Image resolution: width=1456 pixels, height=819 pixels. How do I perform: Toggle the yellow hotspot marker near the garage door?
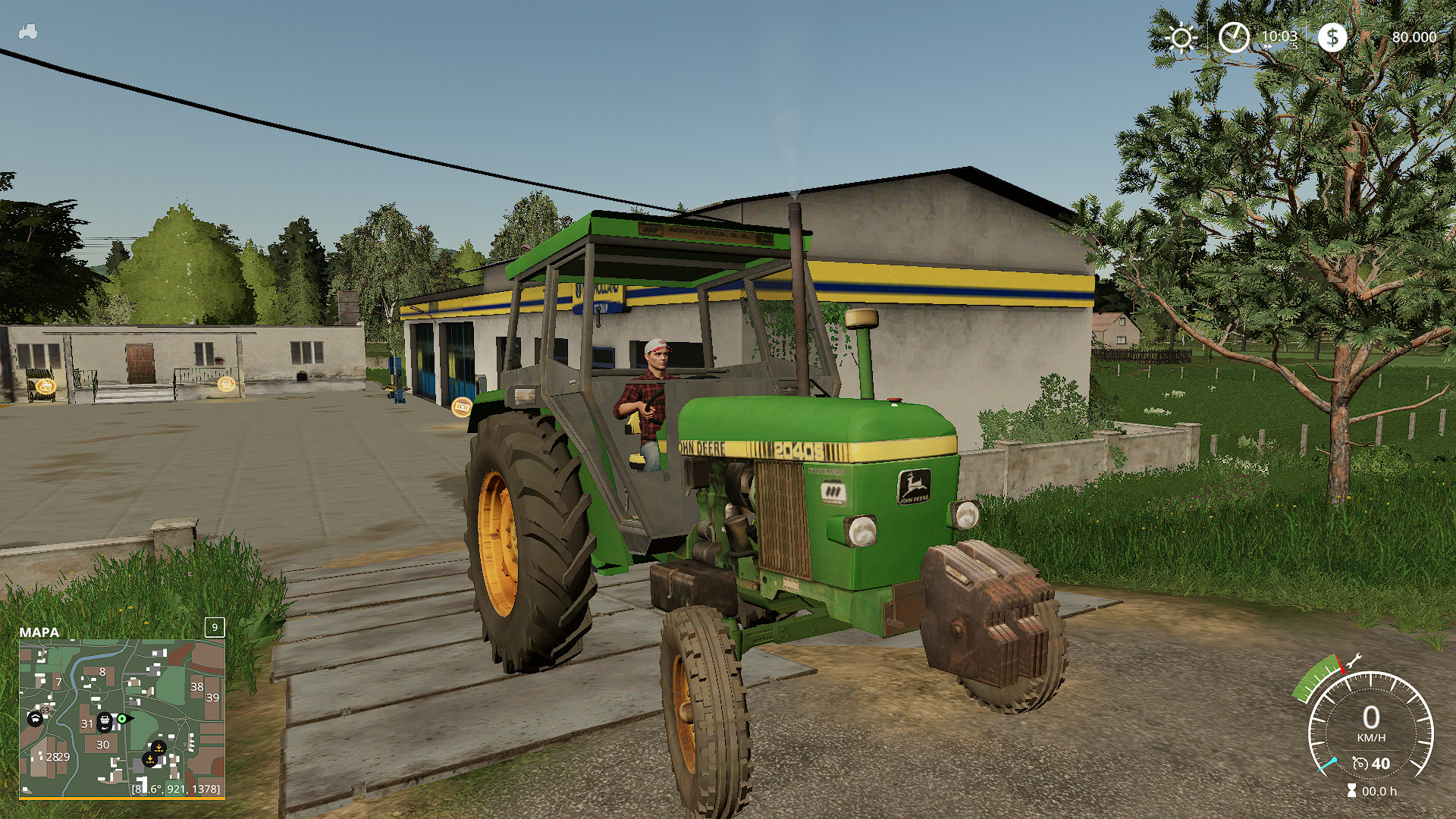point(462,408)
